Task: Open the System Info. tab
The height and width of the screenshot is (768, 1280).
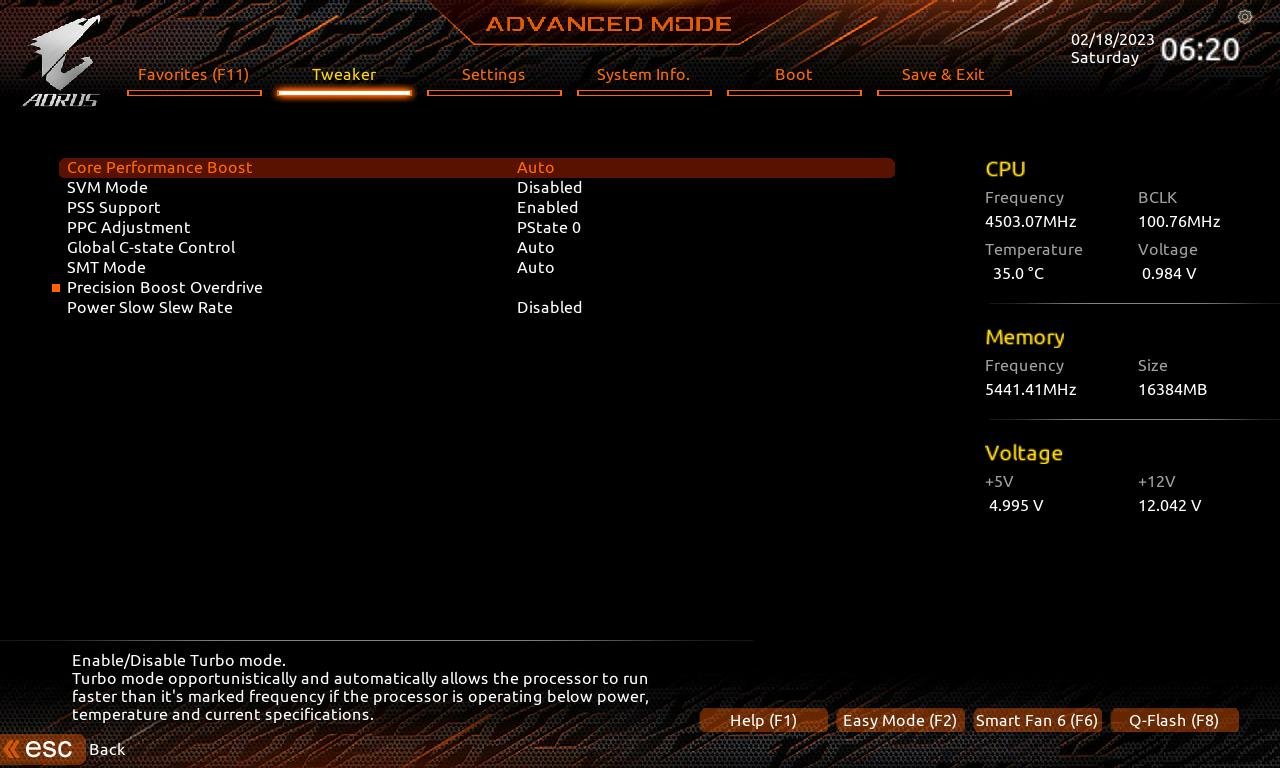Action: 644,74
